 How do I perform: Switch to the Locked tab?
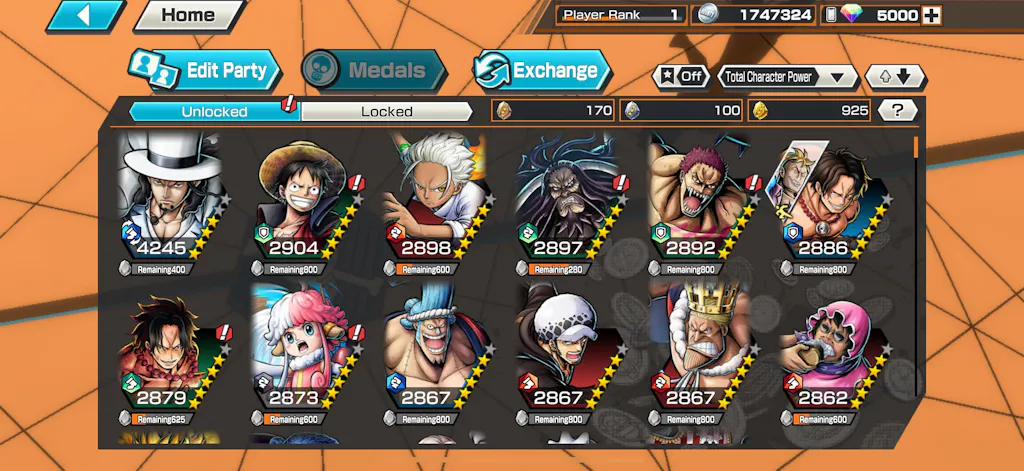386,111
